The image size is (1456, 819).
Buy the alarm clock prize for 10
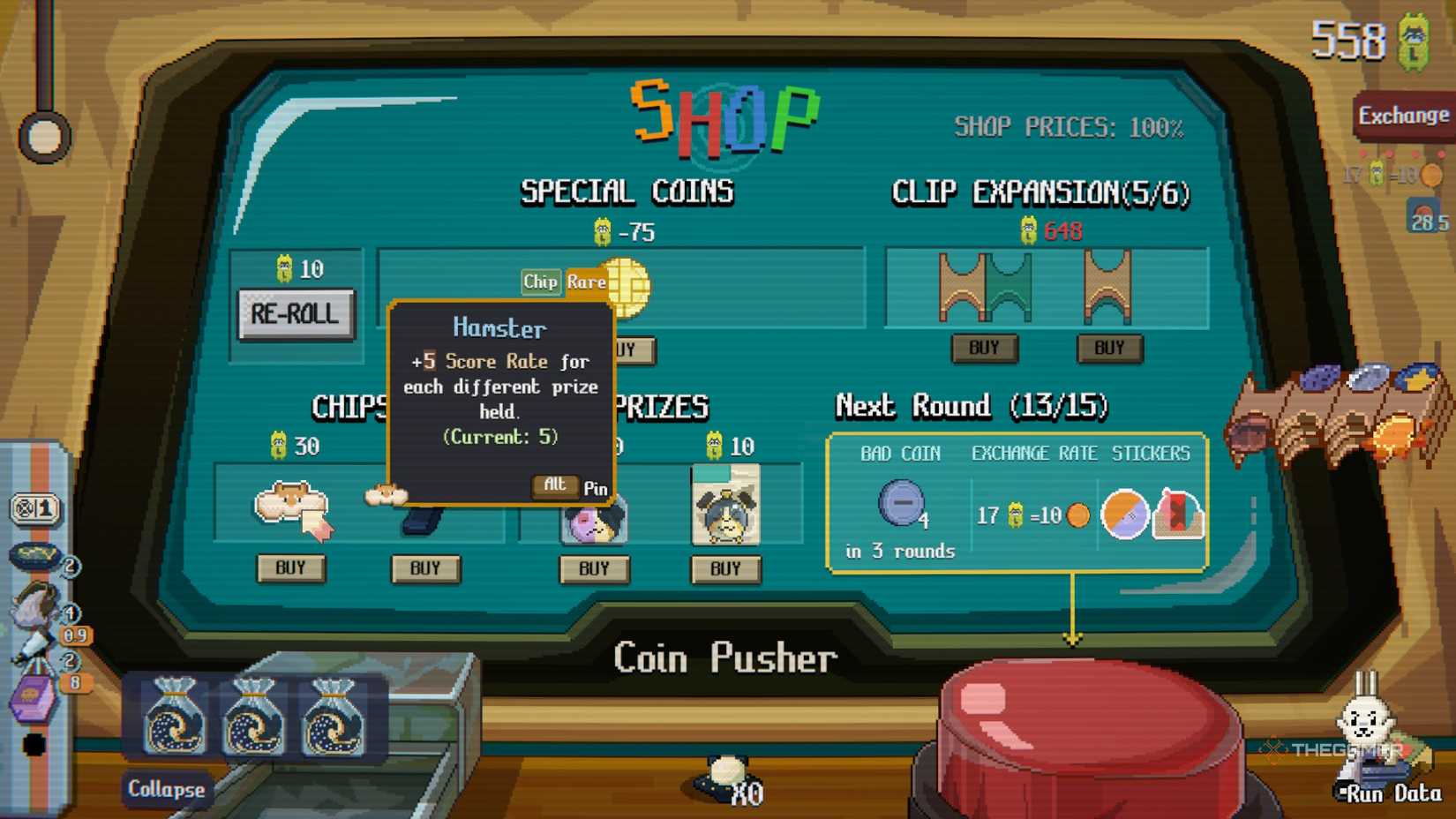click(725, 569)
